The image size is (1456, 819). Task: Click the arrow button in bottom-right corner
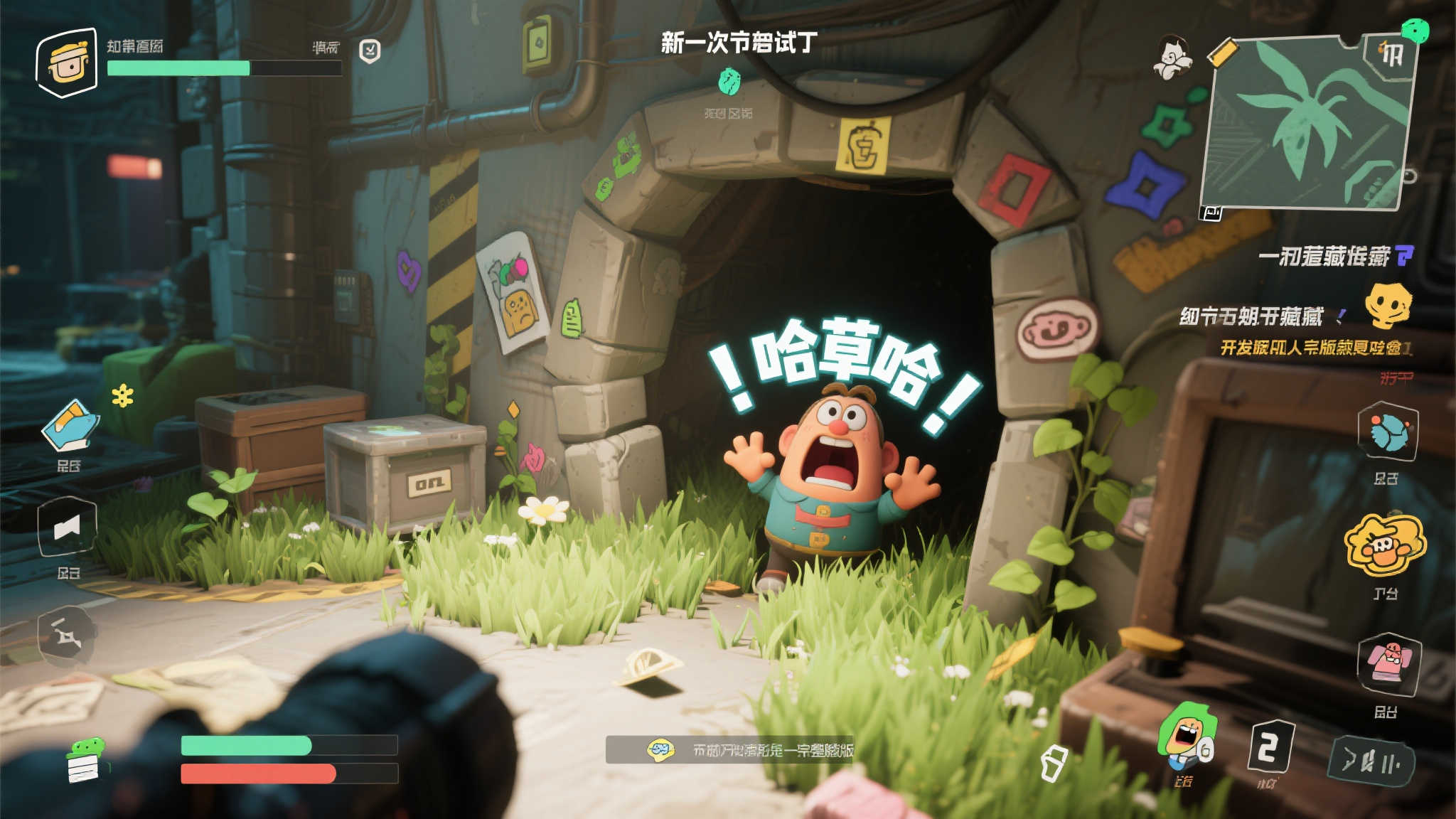[x=1370, y=762]
